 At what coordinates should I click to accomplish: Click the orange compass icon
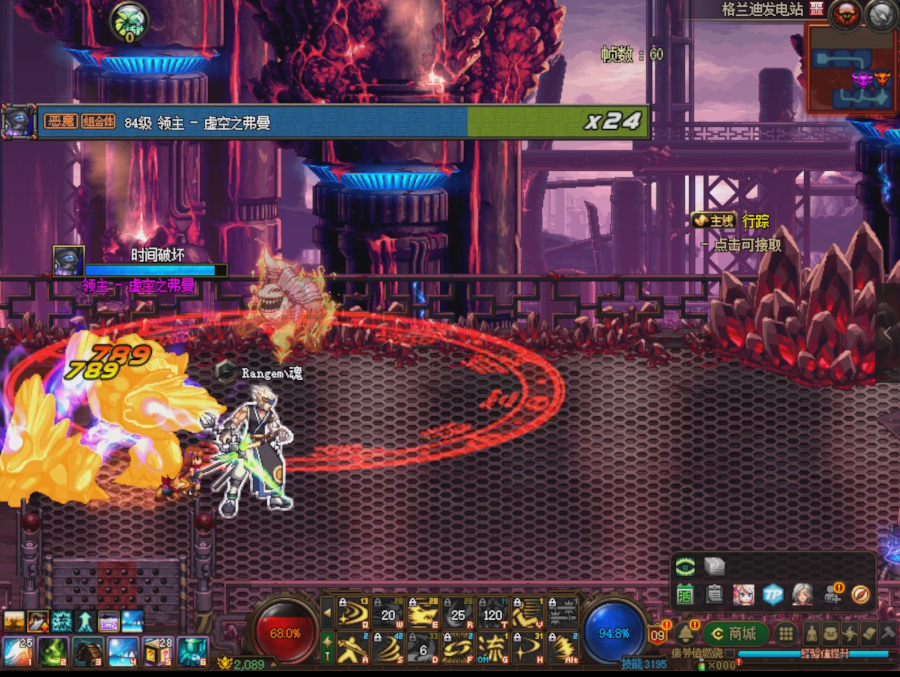[860, 594]
